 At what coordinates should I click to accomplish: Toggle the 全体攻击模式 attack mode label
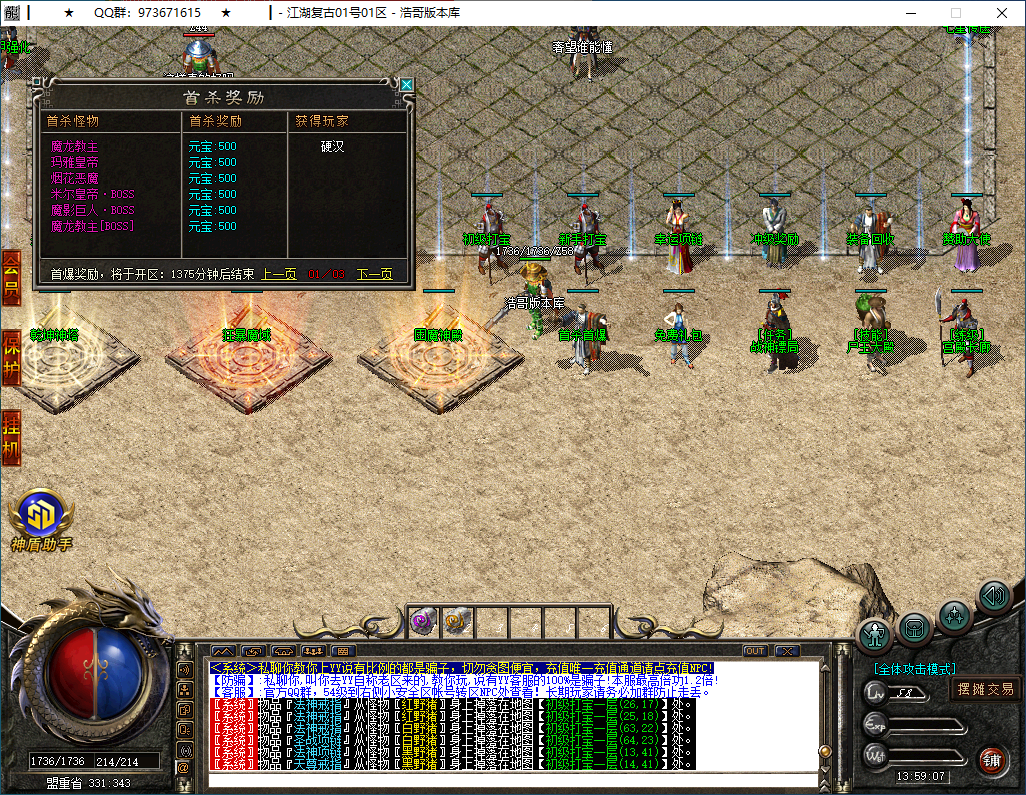914,669
